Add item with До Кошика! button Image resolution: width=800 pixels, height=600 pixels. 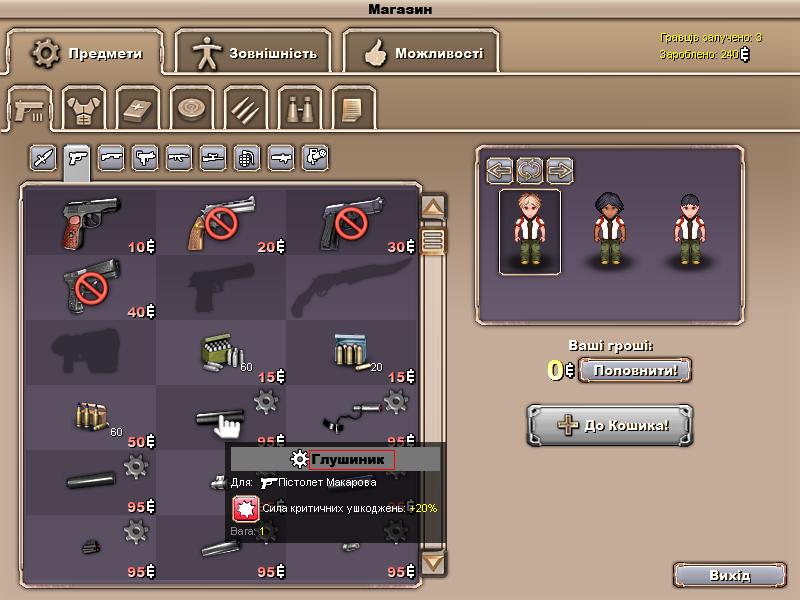610,425
